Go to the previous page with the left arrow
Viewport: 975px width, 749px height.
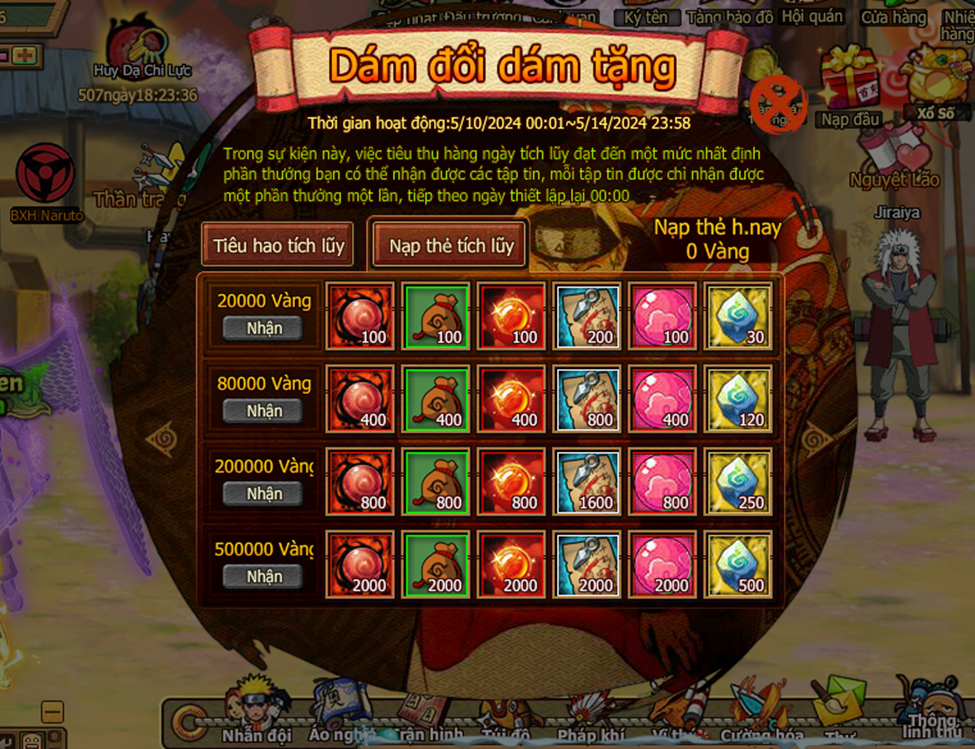(x=162, y=437)
